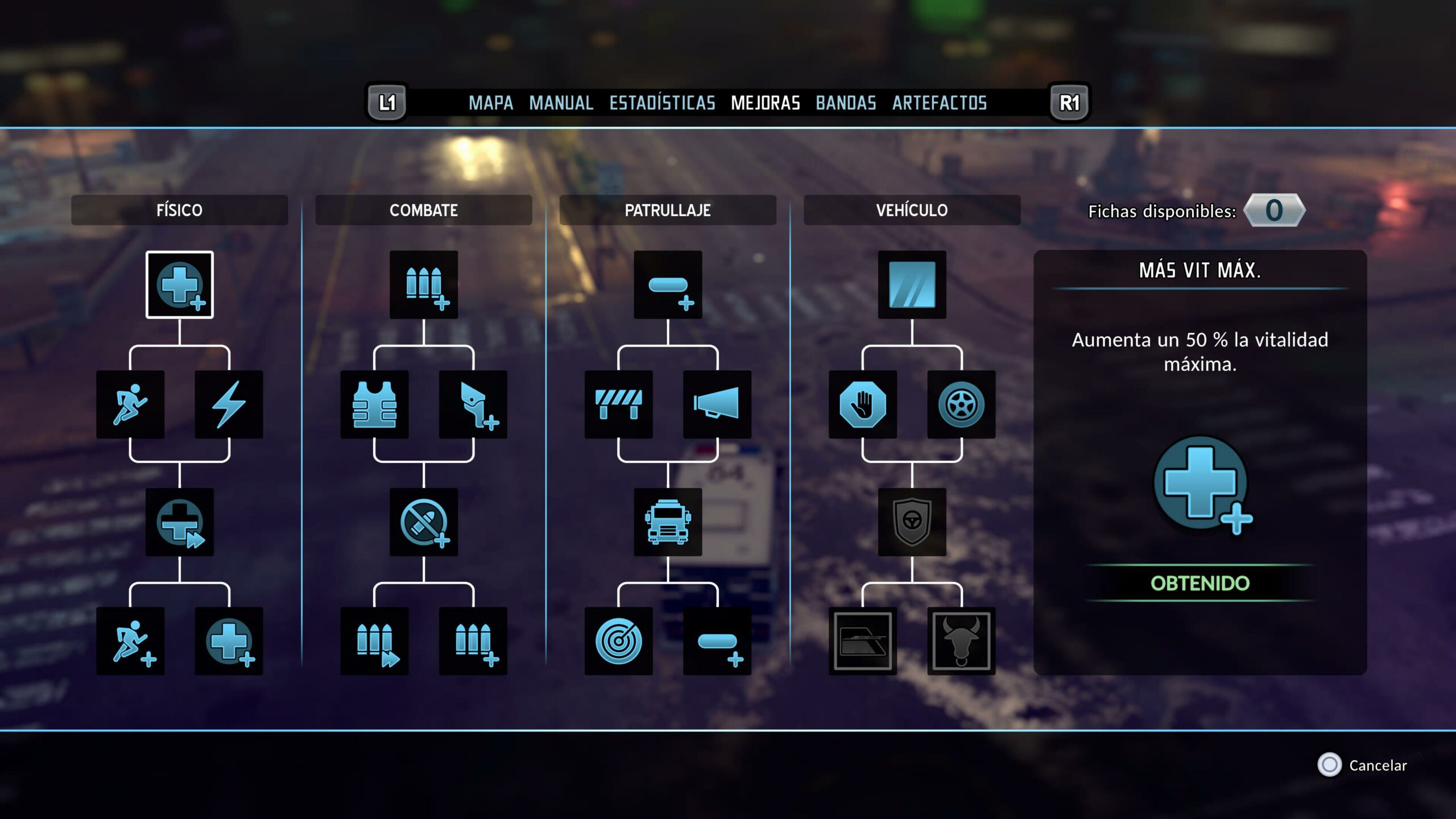Screen dimensions: 1456x819
Task: Pick the health cross with arrows upgrade
Action: 180,522
